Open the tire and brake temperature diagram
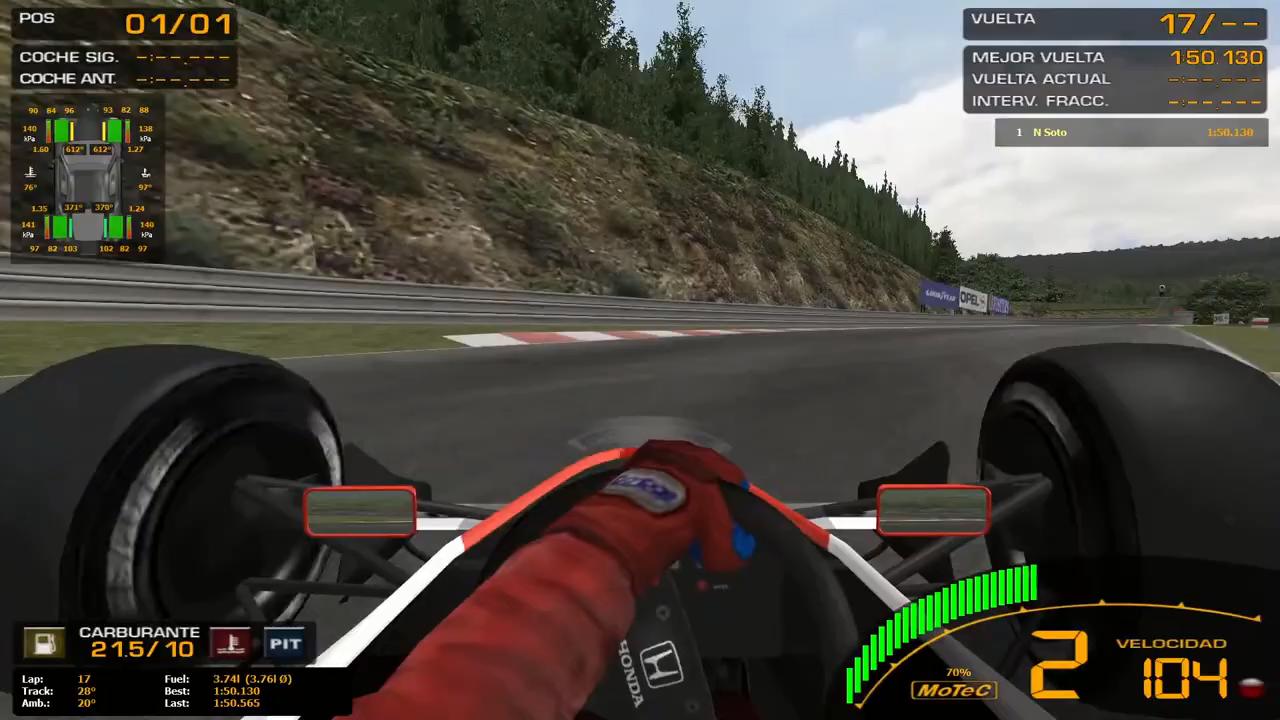The width and height of the screenshot is (1280, 720). (88, 178)
